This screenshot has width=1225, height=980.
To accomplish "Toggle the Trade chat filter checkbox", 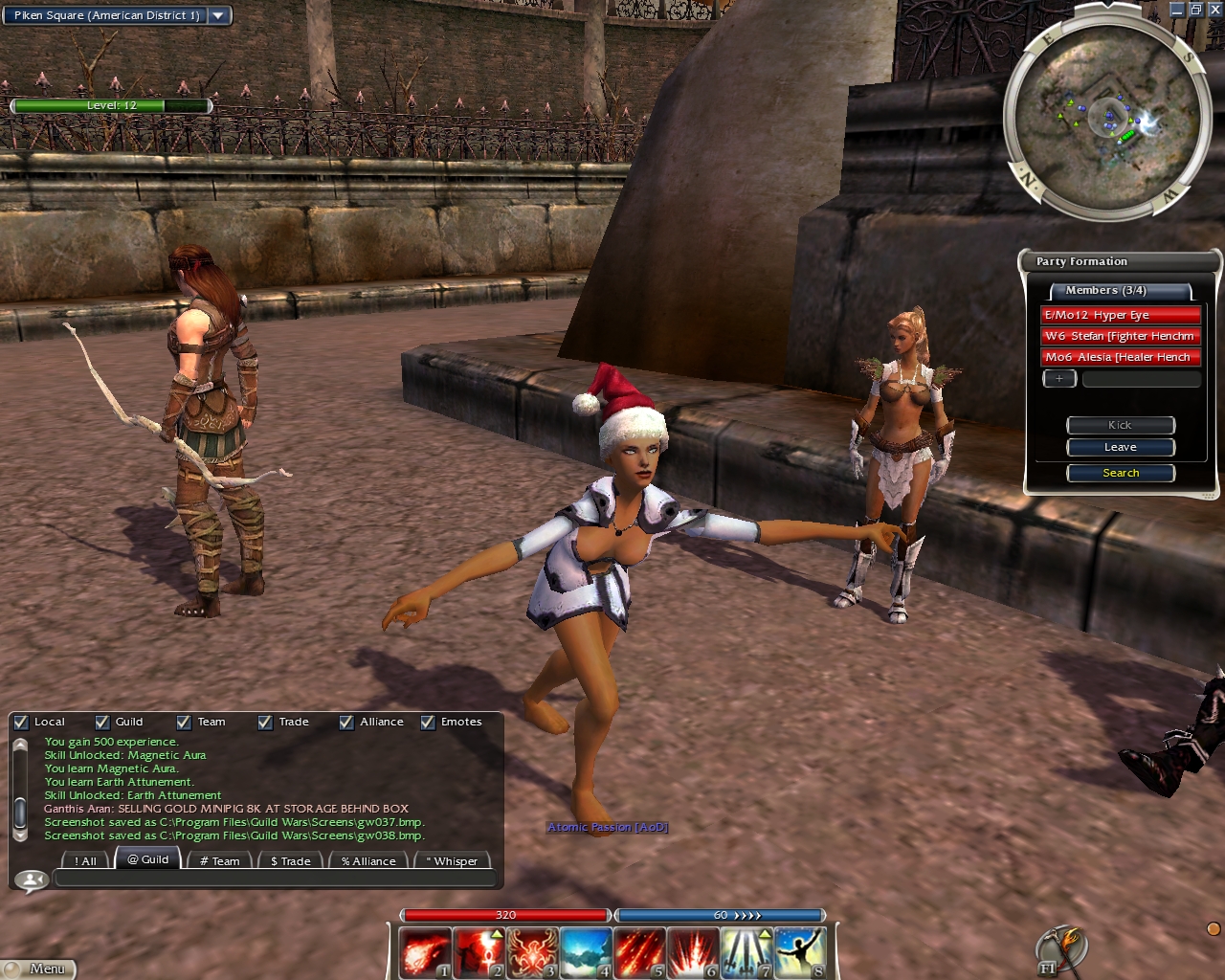I will pyautogui.click(x=265, y=723).
